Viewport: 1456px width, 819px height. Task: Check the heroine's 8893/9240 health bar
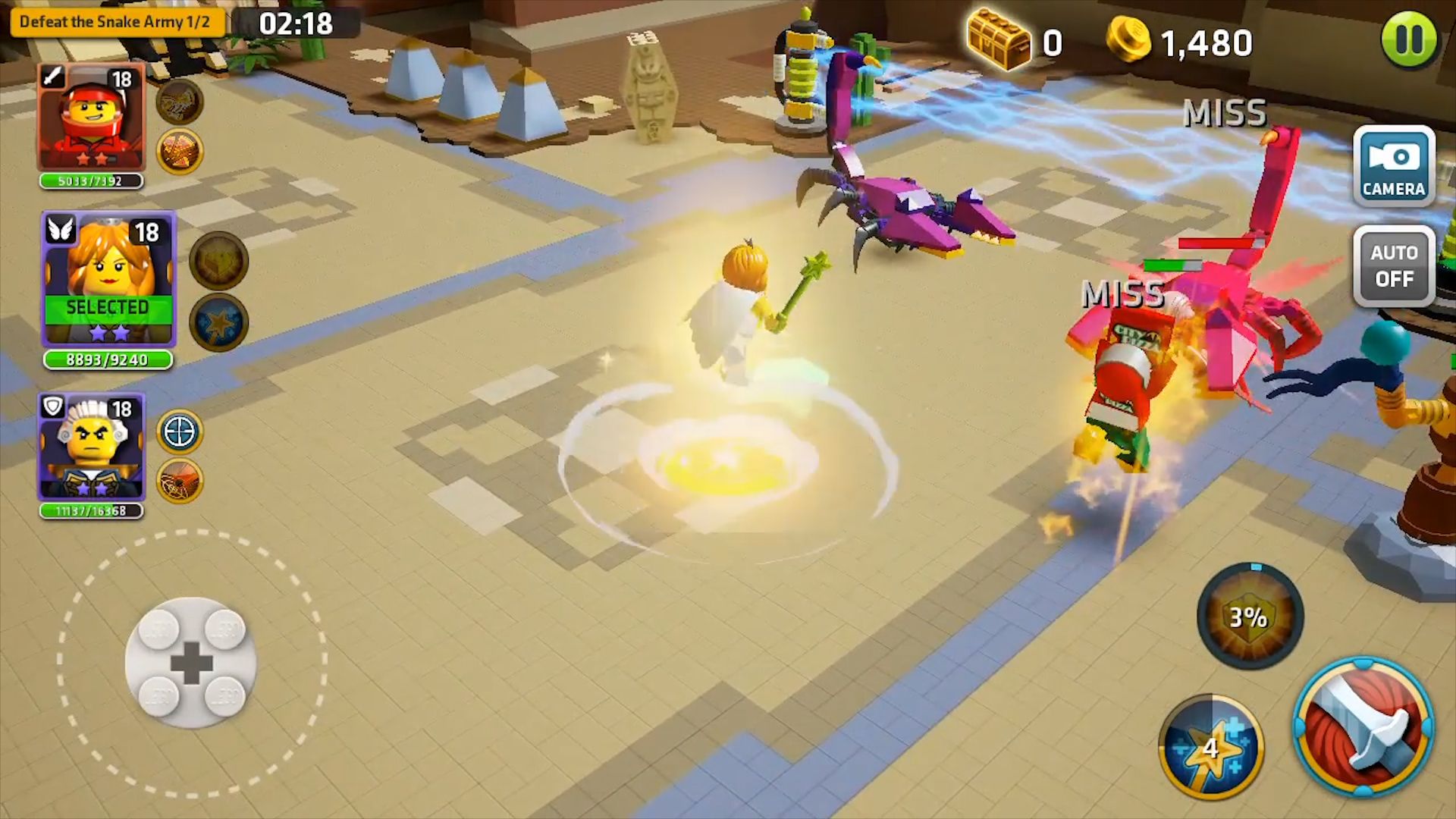coord(106,361)
